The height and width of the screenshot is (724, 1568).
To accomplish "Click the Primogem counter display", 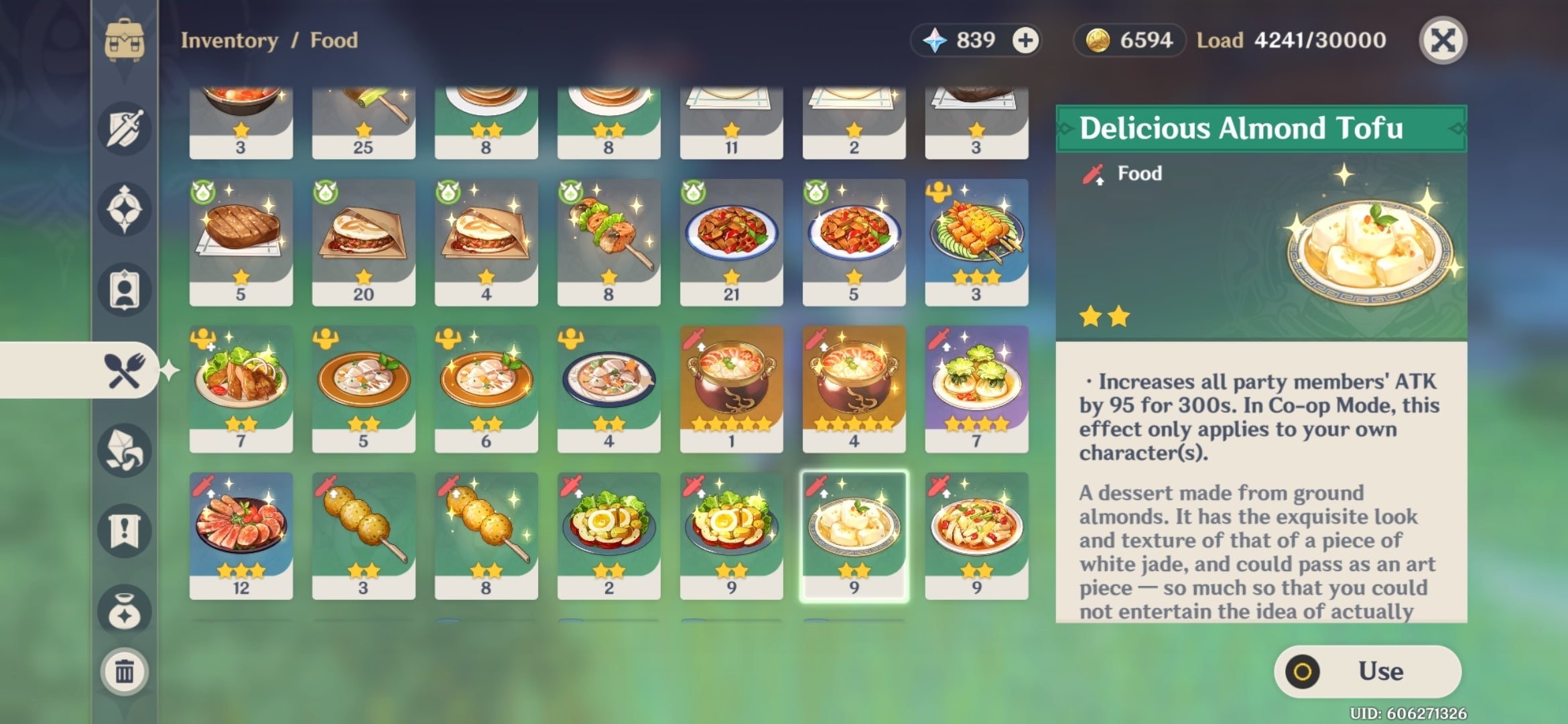I will click(965, 40).
